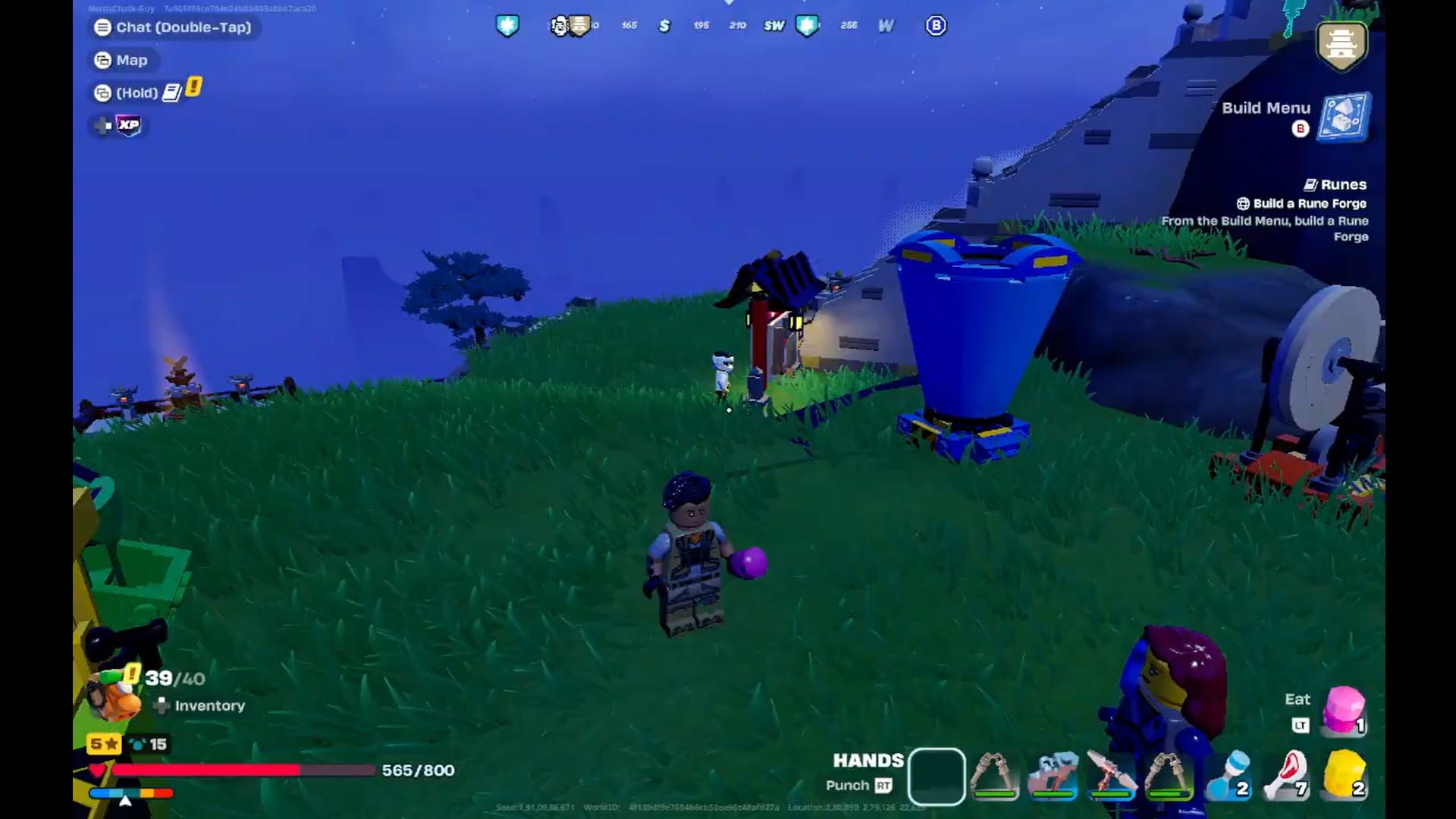Use the blue potion from the hotbar
The image size is (1456, 819).
1228,775
